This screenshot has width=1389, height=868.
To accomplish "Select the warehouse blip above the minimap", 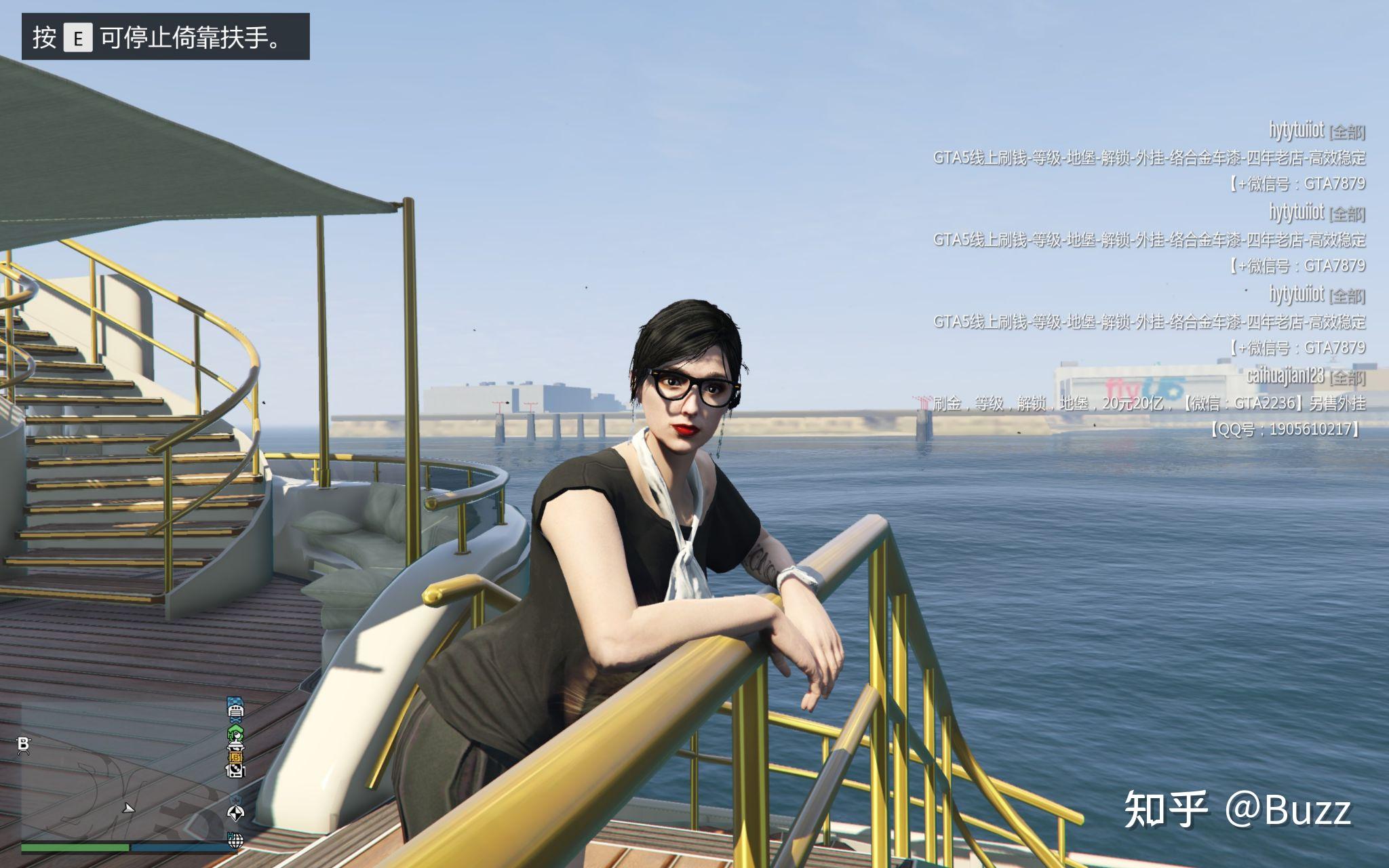I will pos(235,711).
